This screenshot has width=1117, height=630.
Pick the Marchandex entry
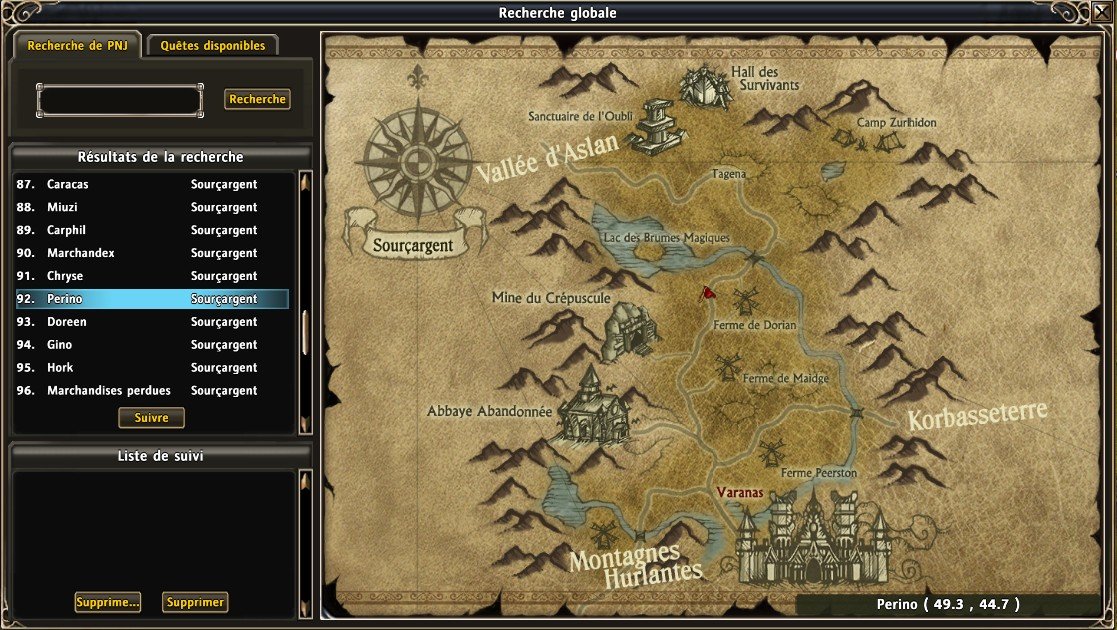point(152,254)
